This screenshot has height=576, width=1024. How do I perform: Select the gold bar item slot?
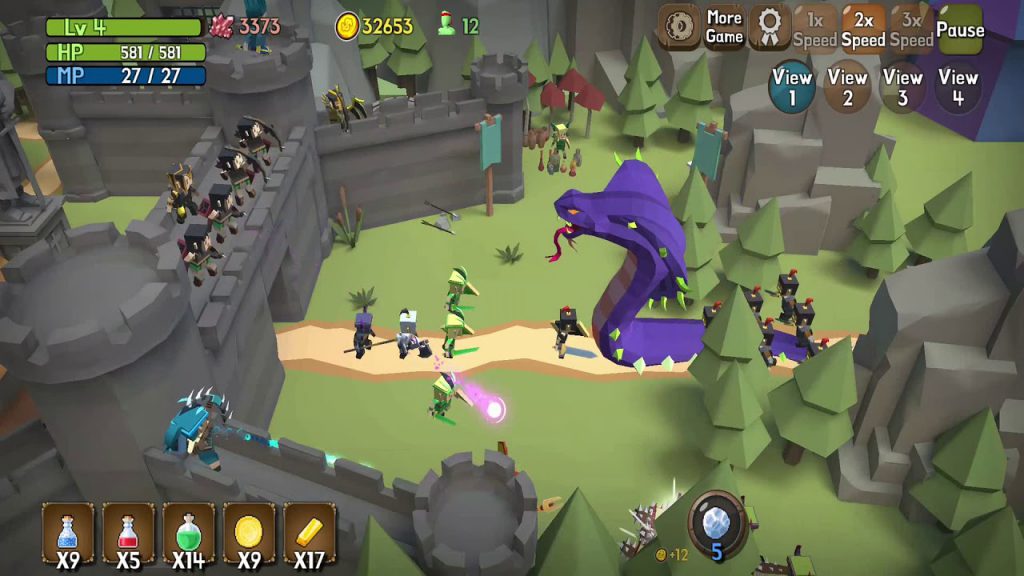click(308, 534)
